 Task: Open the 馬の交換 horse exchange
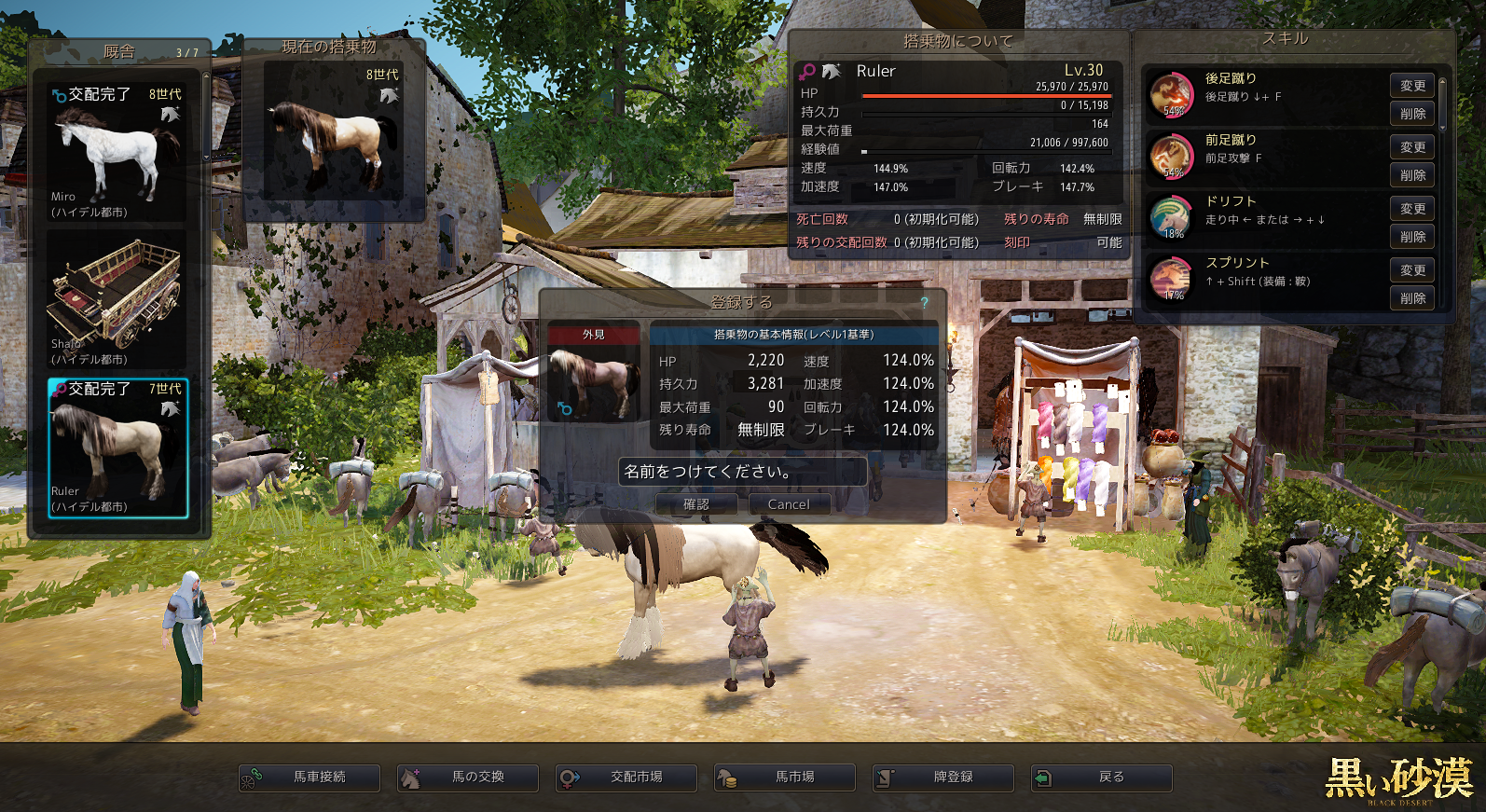468,778
